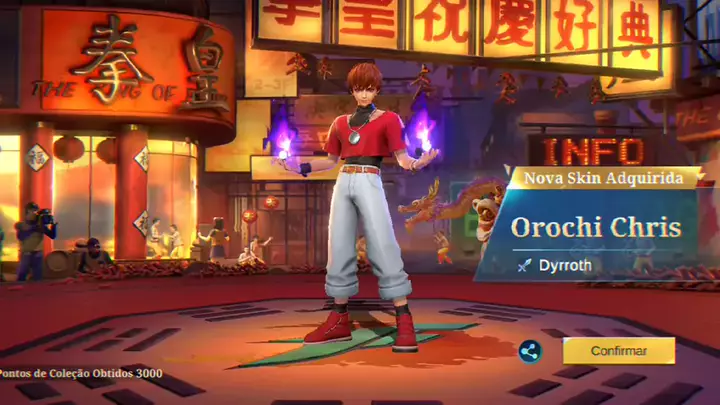Confirm the new Orochi Chris skin

click(618, 351)
